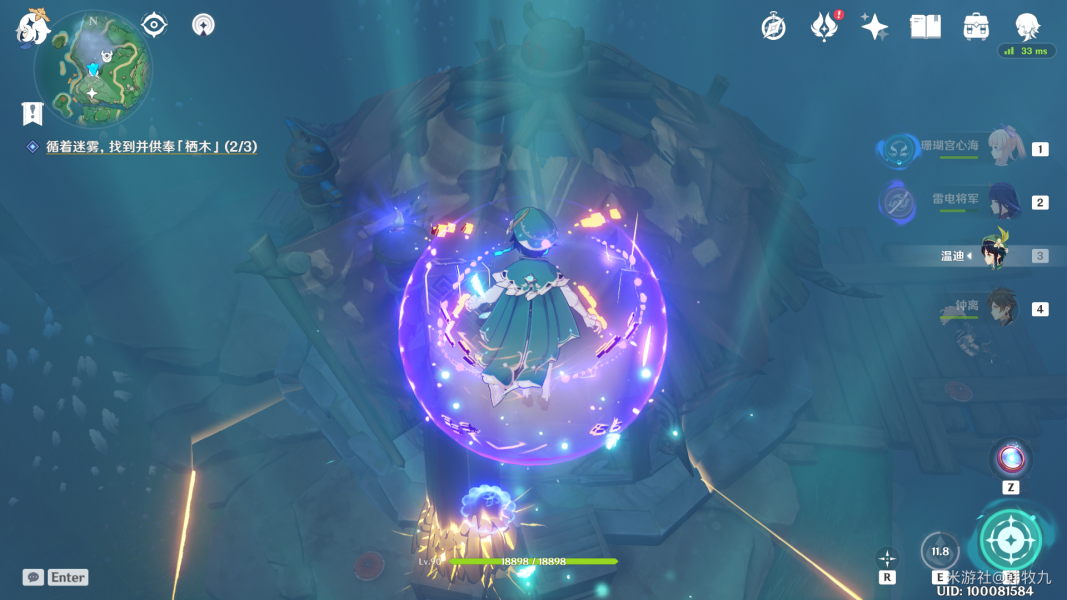Open the Paimon main menu
This screenshot has width=1067, height=600.
[x=32, y=27]
